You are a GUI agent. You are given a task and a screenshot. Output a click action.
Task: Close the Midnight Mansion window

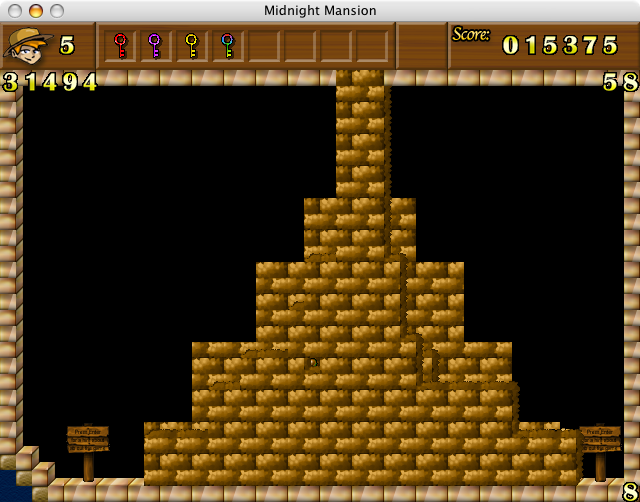point(15,11)
